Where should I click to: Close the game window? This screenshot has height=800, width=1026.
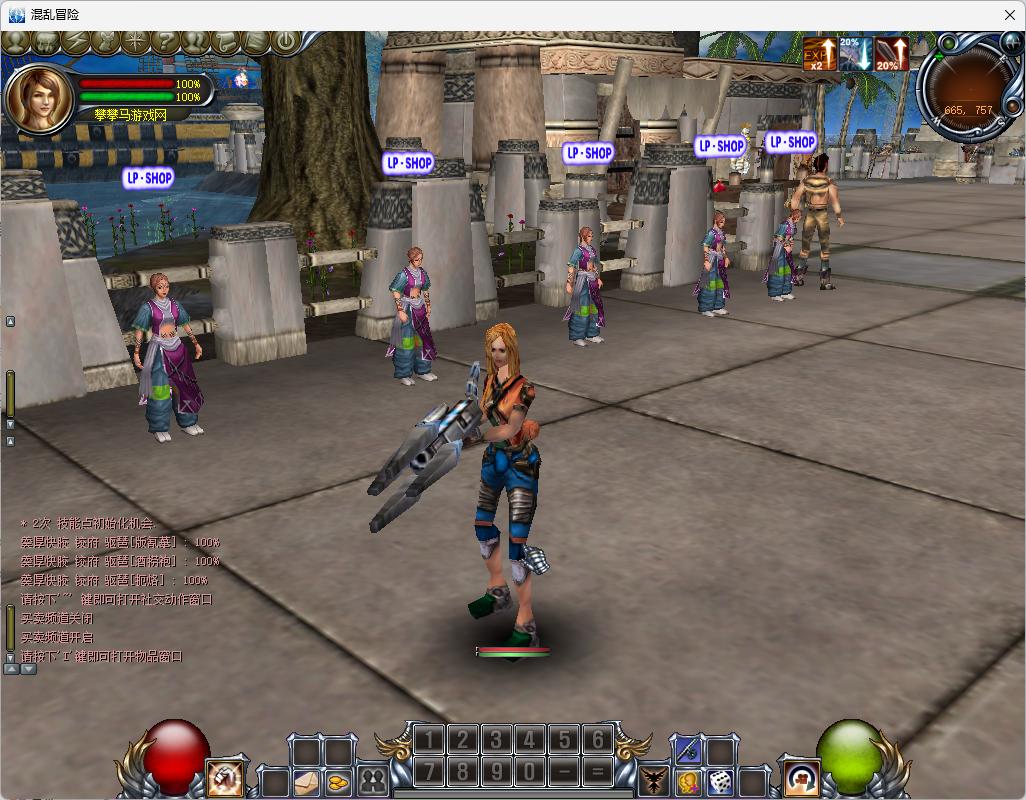(x=1010, y=15)
